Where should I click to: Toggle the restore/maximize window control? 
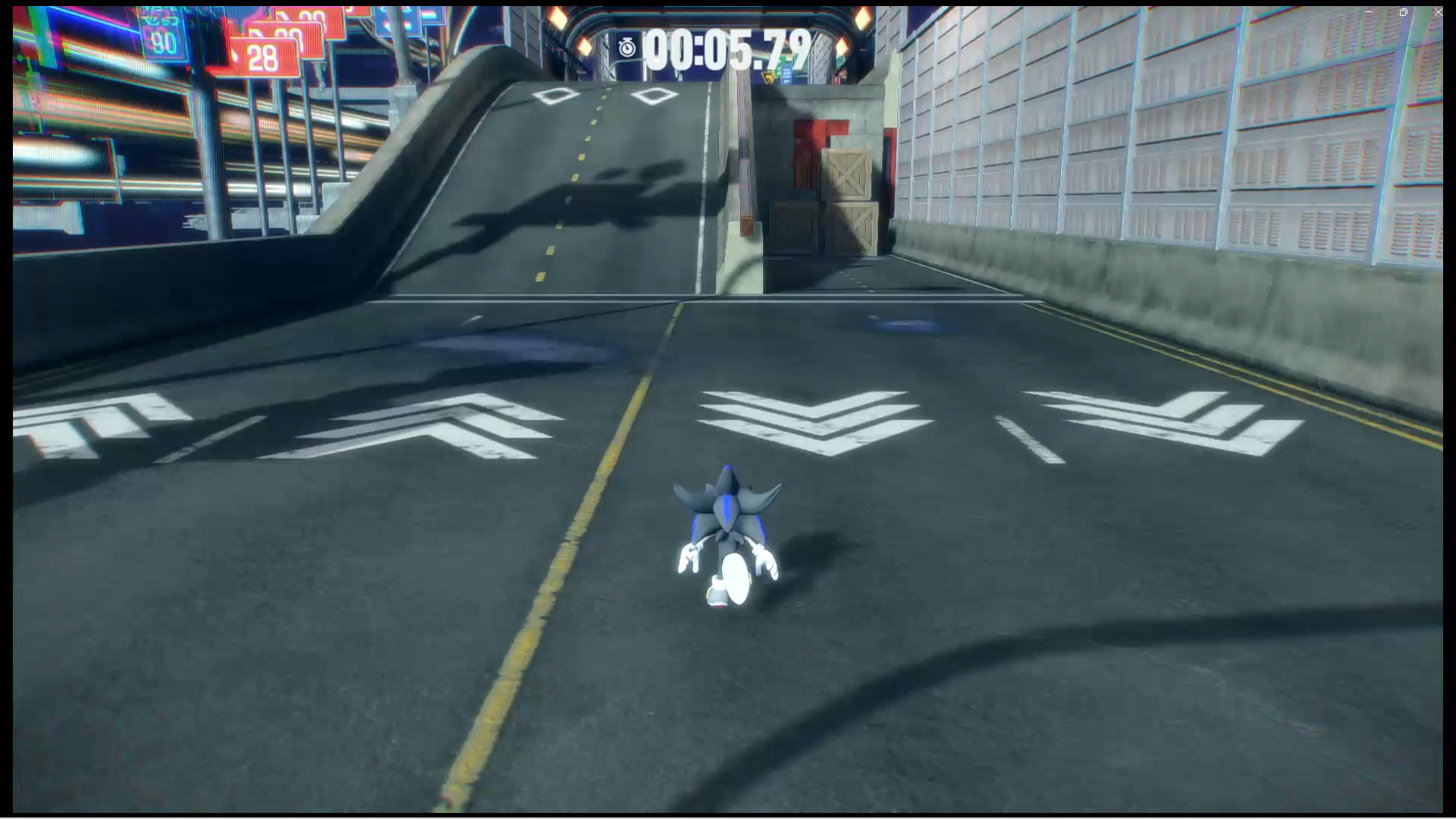(1403, 12)
